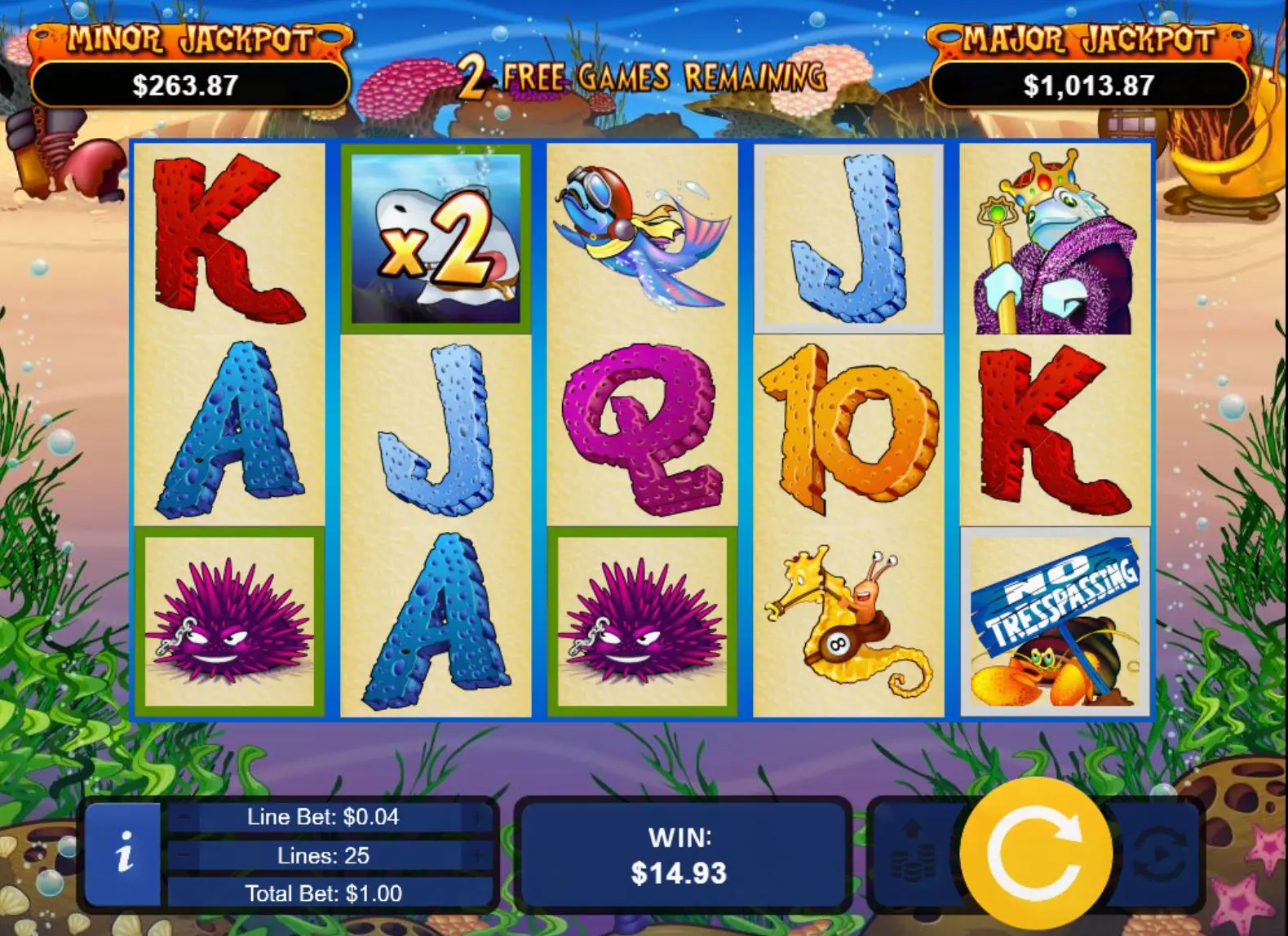Decrease the Line Bet amount
Screen dimensions: 1288x936
click(184, 817)
